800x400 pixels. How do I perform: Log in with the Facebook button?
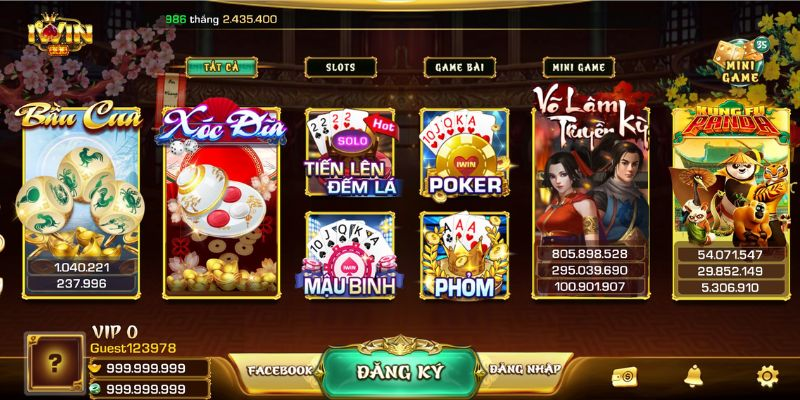pyautogui.click(x=280, y=371)
